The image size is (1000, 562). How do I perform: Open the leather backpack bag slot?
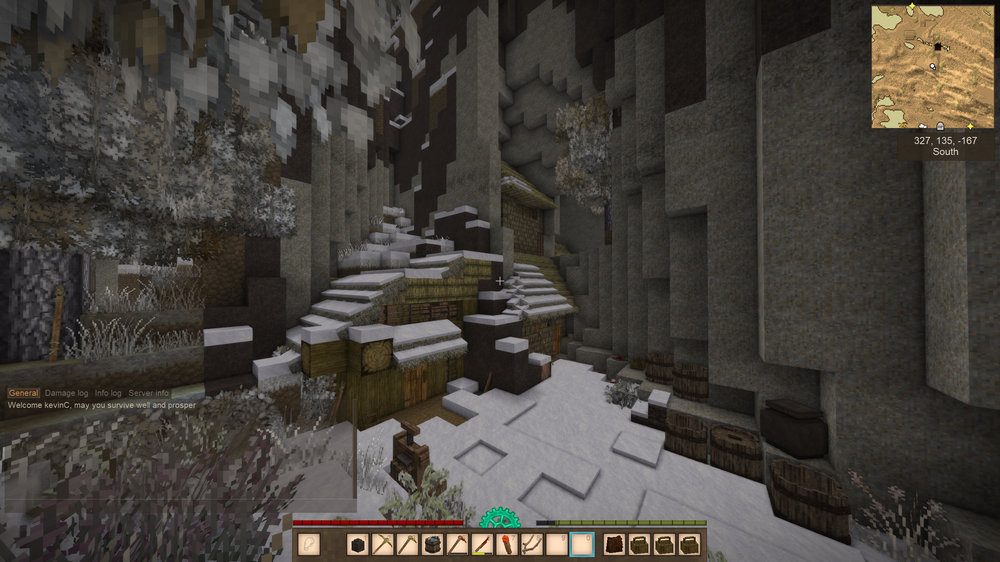[614, 544]
